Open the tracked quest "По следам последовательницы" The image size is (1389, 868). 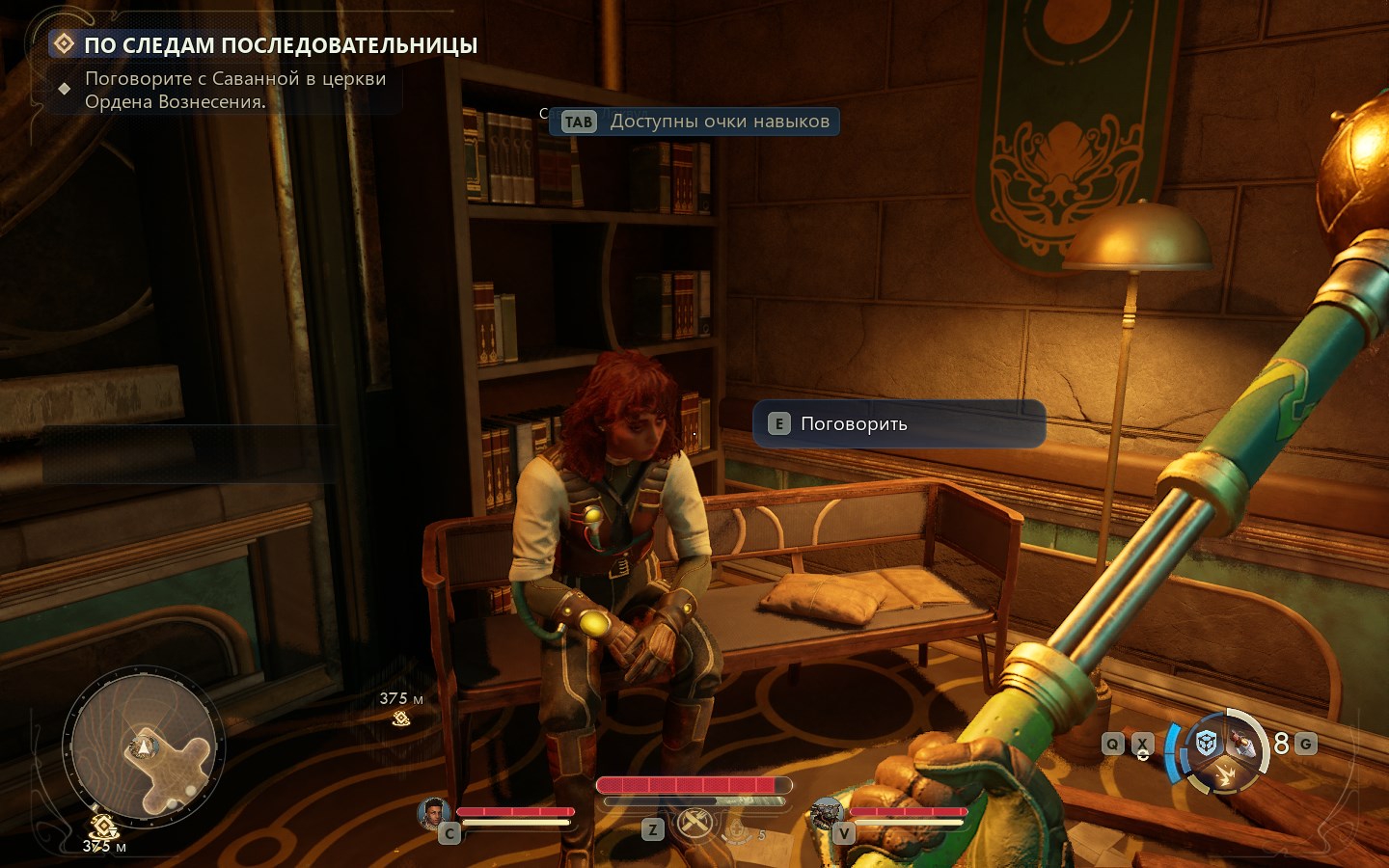pos(280,45)
